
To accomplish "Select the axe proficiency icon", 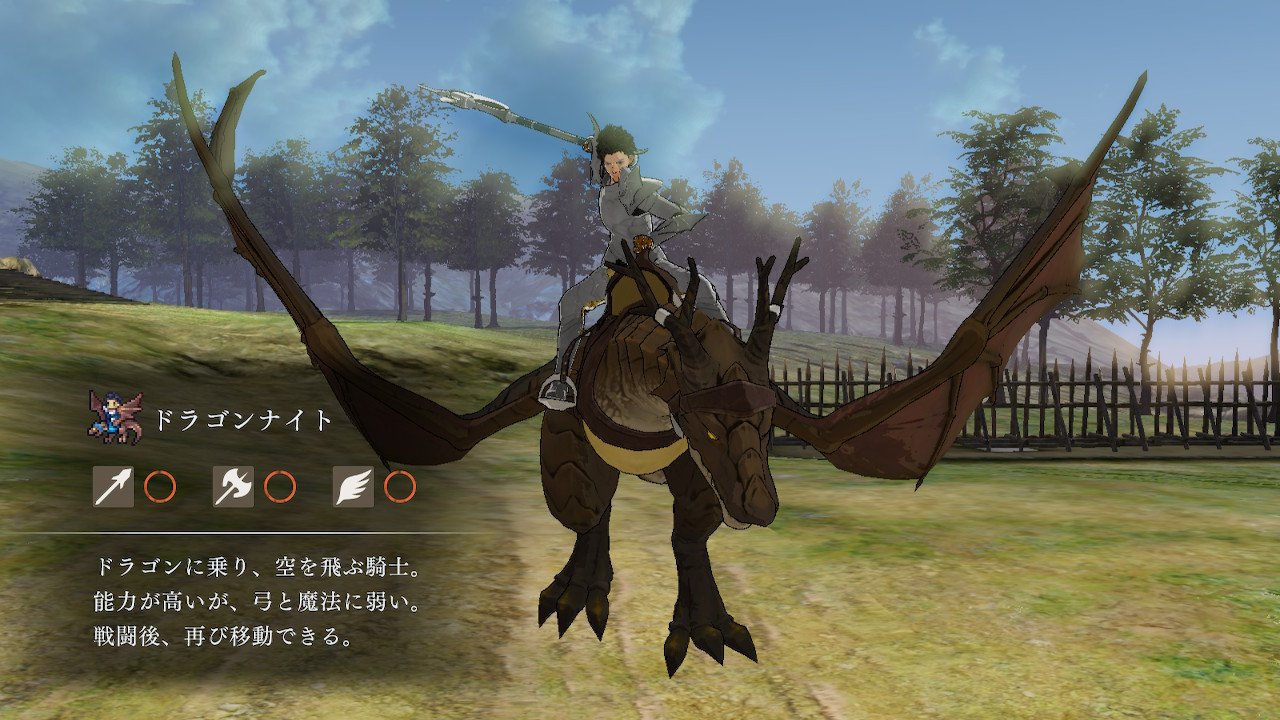I will click(233, 487).
